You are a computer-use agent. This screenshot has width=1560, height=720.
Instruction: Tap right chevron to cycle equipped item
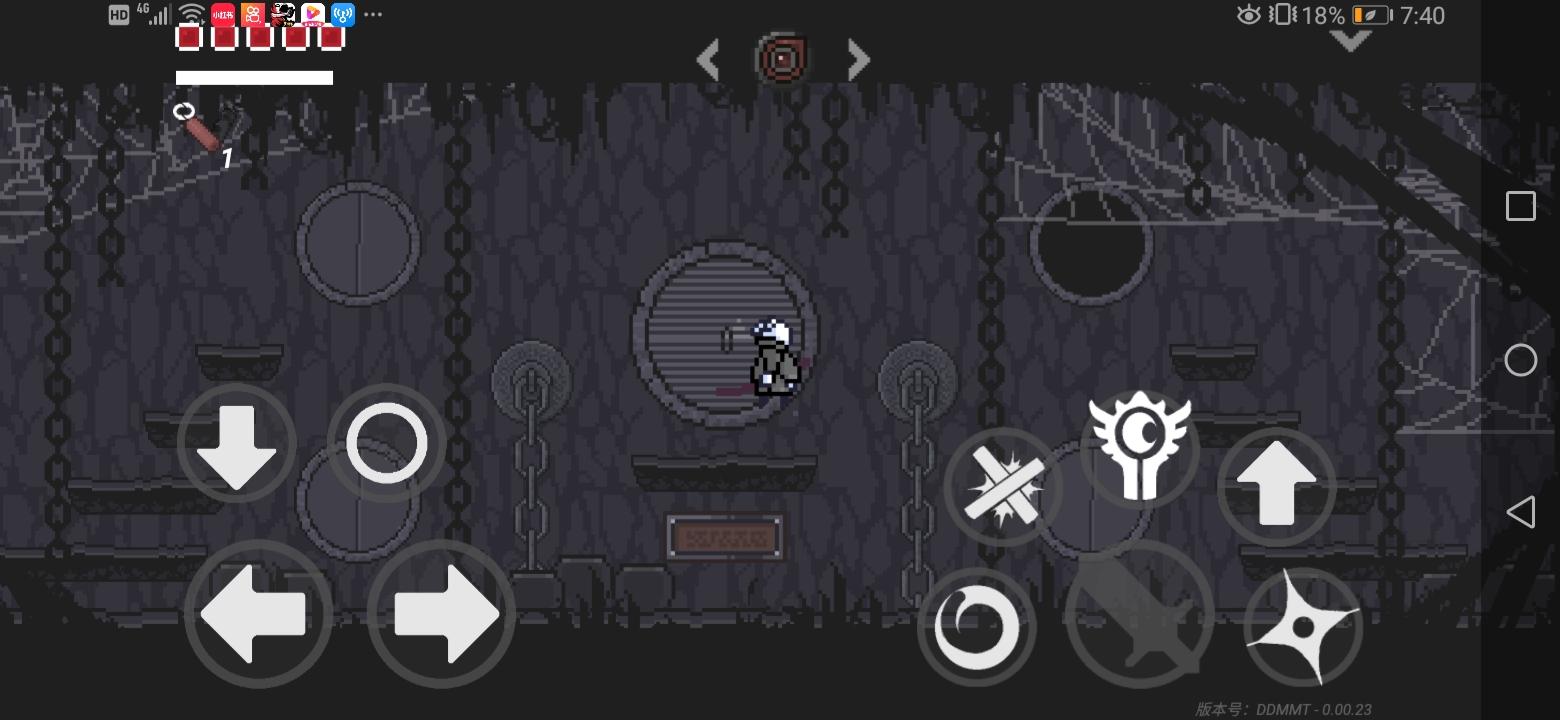858,60
